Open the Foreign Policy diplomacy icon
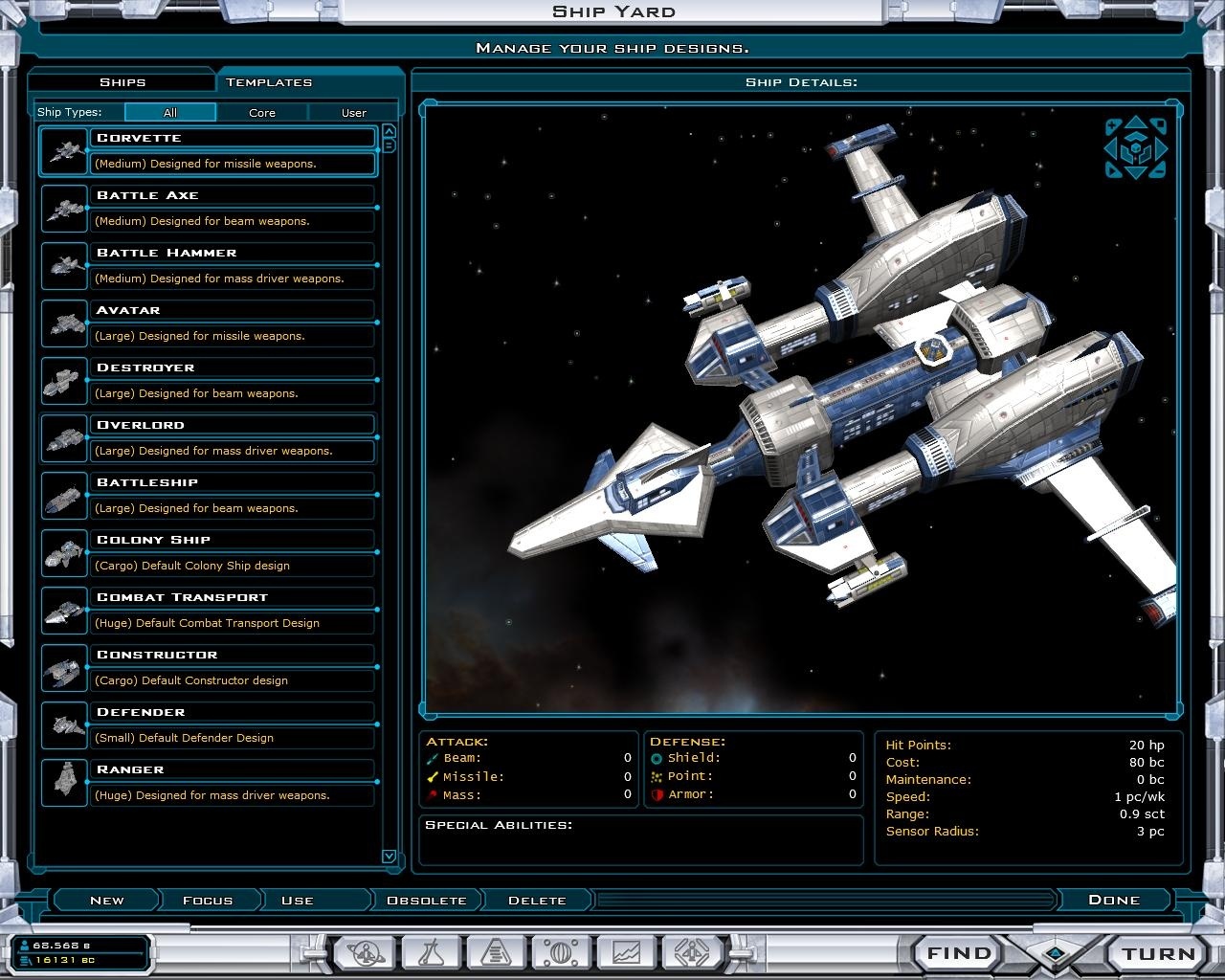 click(692, 952)
